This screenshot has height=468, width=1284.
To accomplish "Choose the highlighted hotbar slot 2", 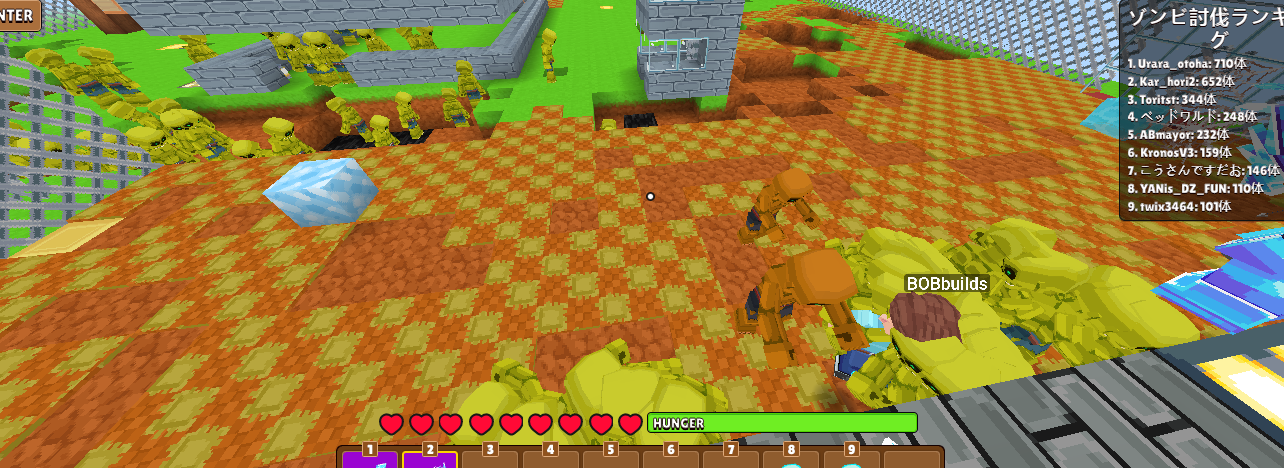I will (430, 459).
